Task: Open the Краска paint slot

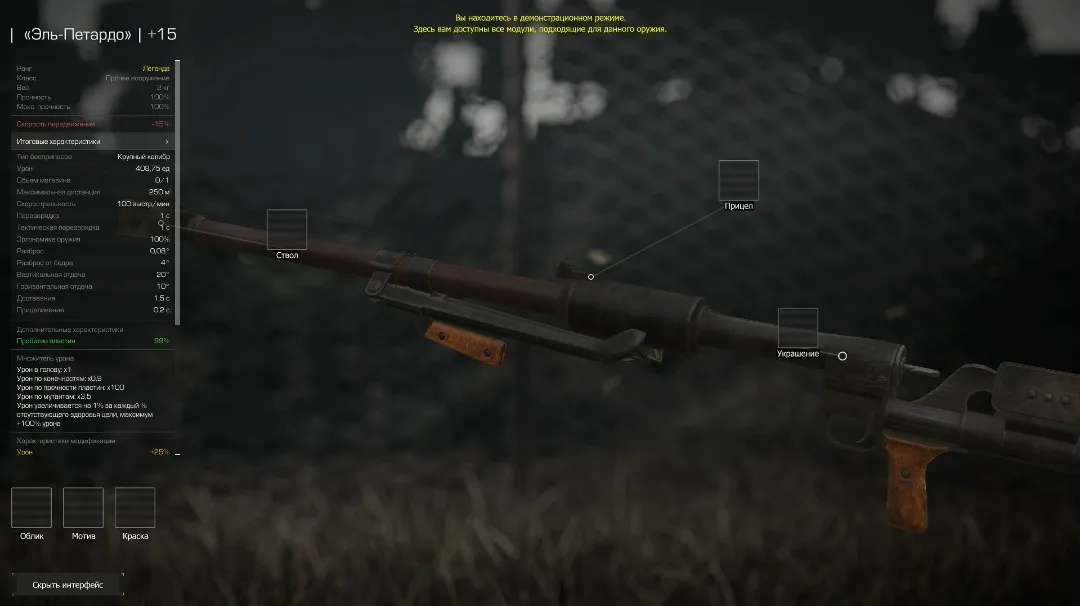Action: 135,507
